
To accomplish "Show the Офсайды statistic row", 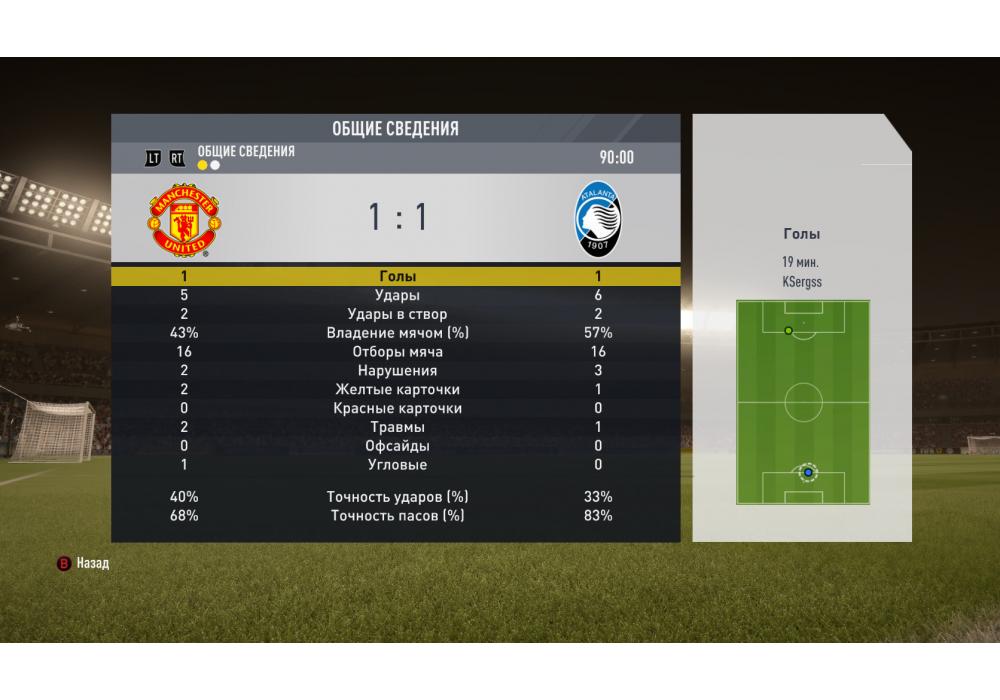I will point(397,446).
